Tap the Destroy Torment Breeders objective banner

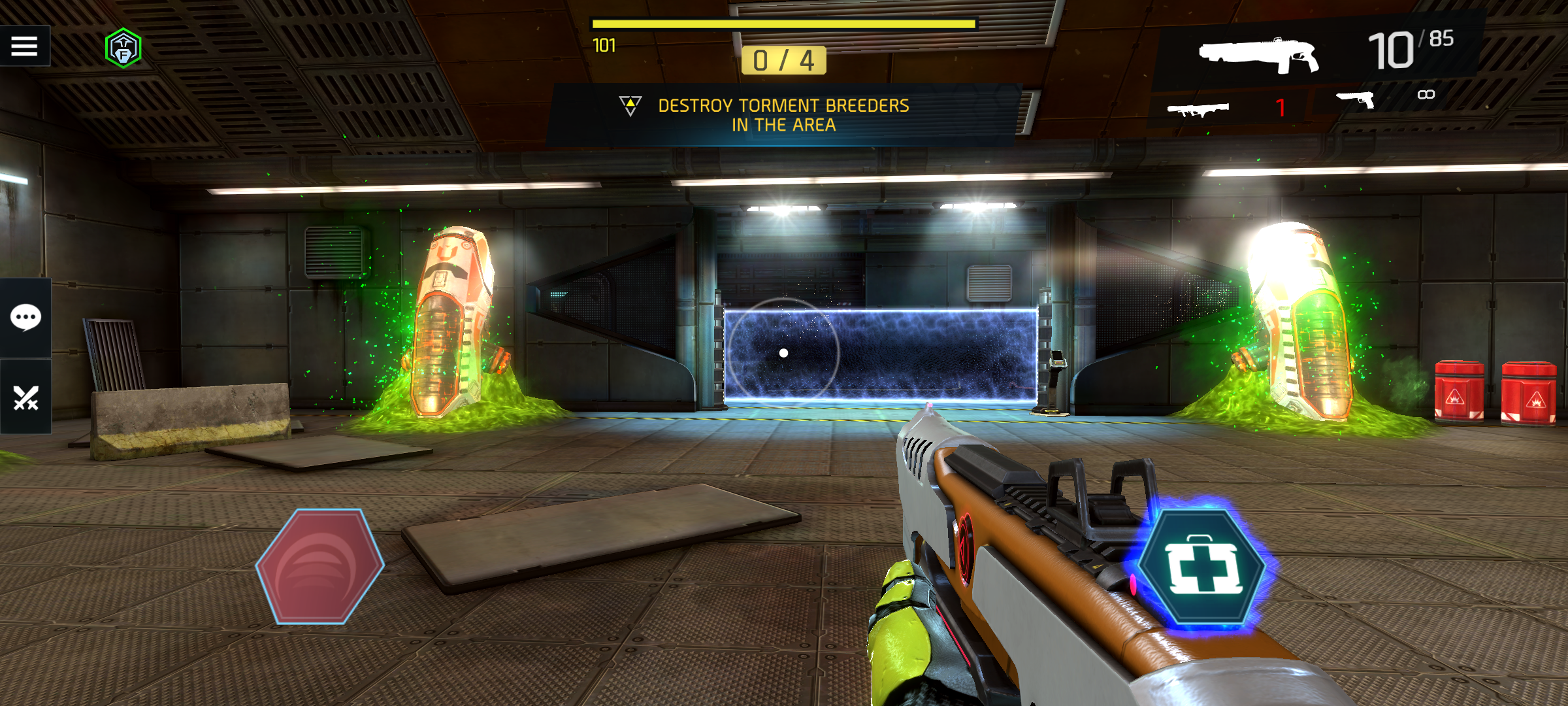coord(783,115)
